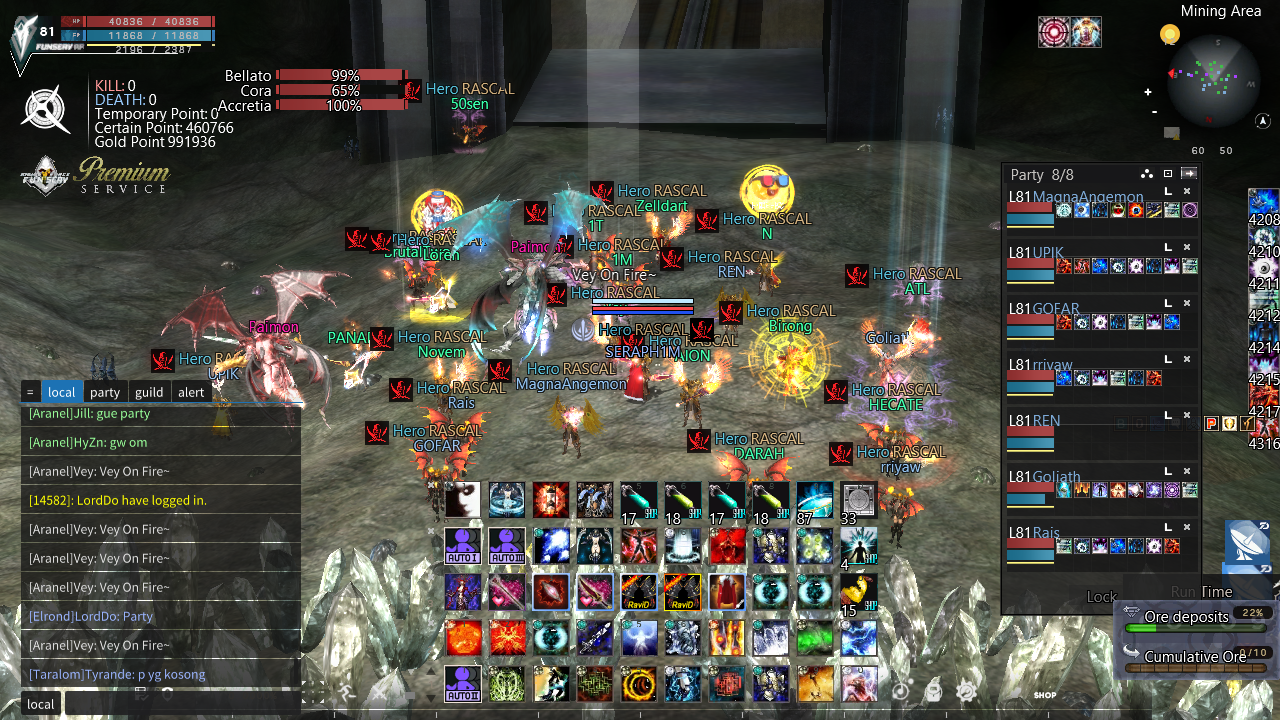Use the teal SHP potion showing 17 charges

[x=638, y=500]
